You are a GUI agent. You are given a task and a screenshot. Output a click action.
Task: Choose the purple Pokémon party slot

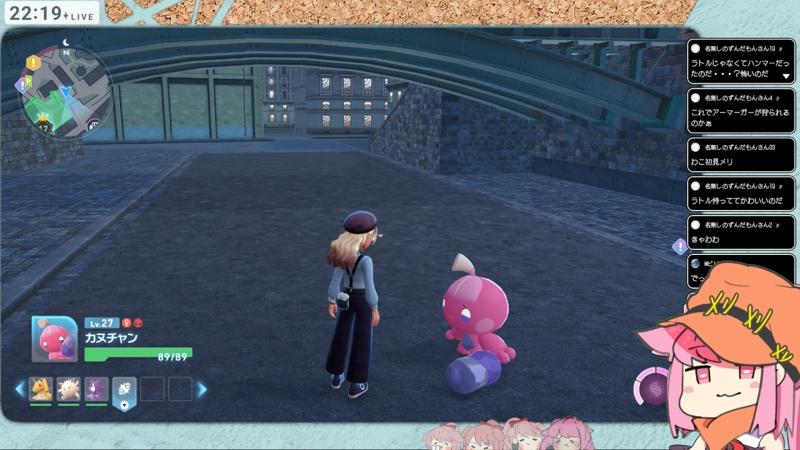click(96, 388)
